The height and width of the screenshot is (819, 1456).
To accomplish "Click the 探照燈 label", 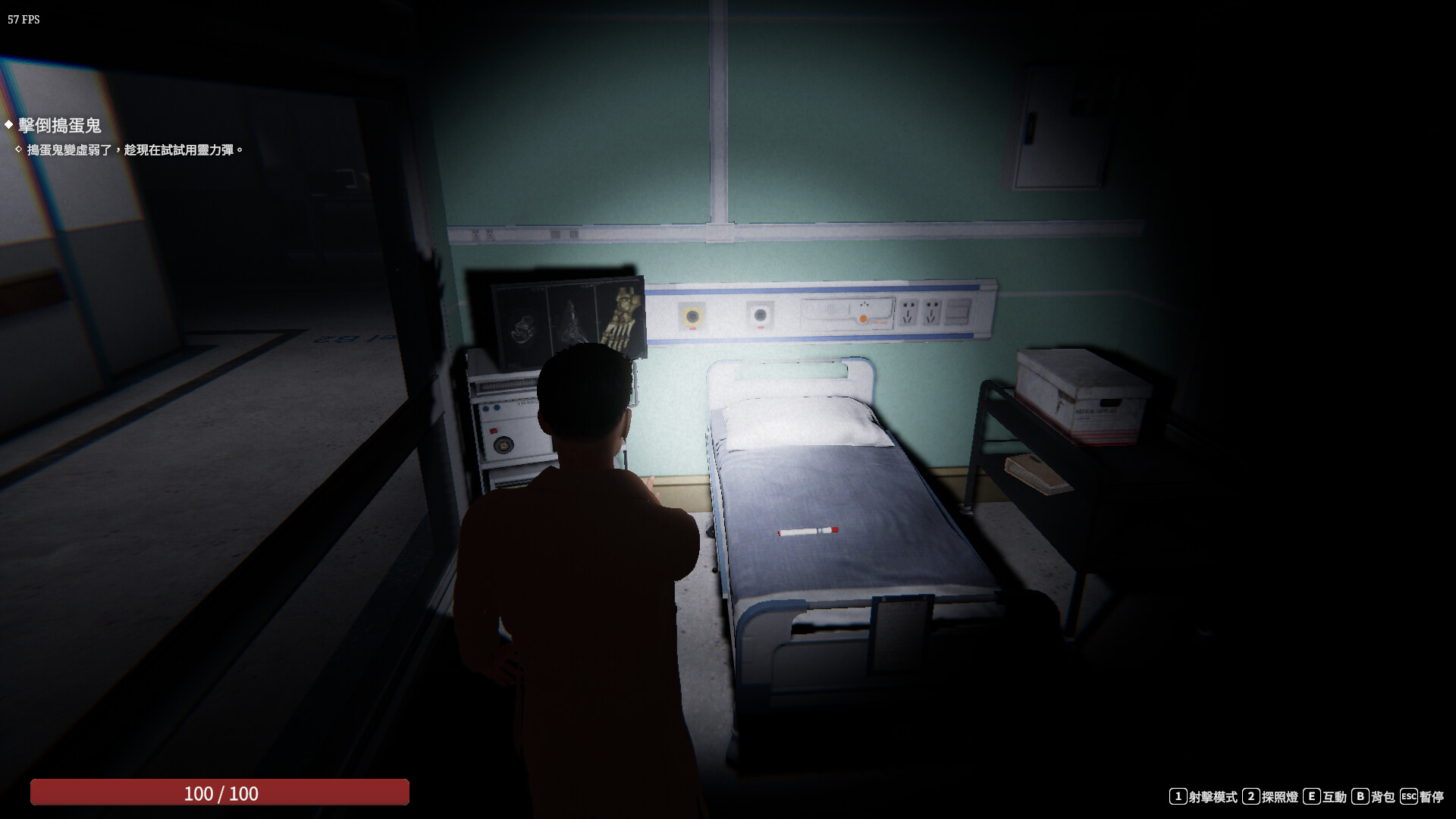I will pyautogui.click(x=1279, y=795).
